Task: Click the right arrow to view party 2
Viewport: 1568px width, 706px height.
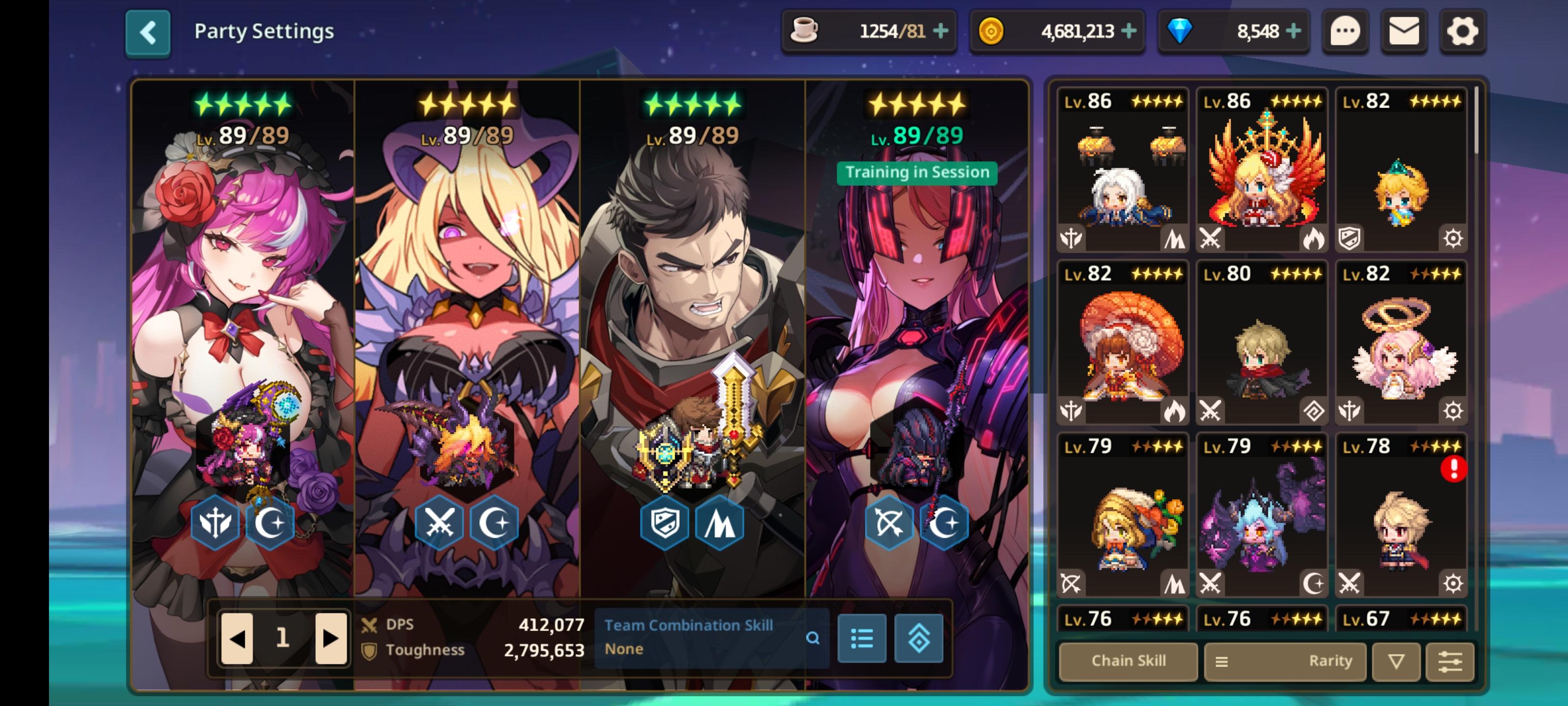Action: click(329, 639)
